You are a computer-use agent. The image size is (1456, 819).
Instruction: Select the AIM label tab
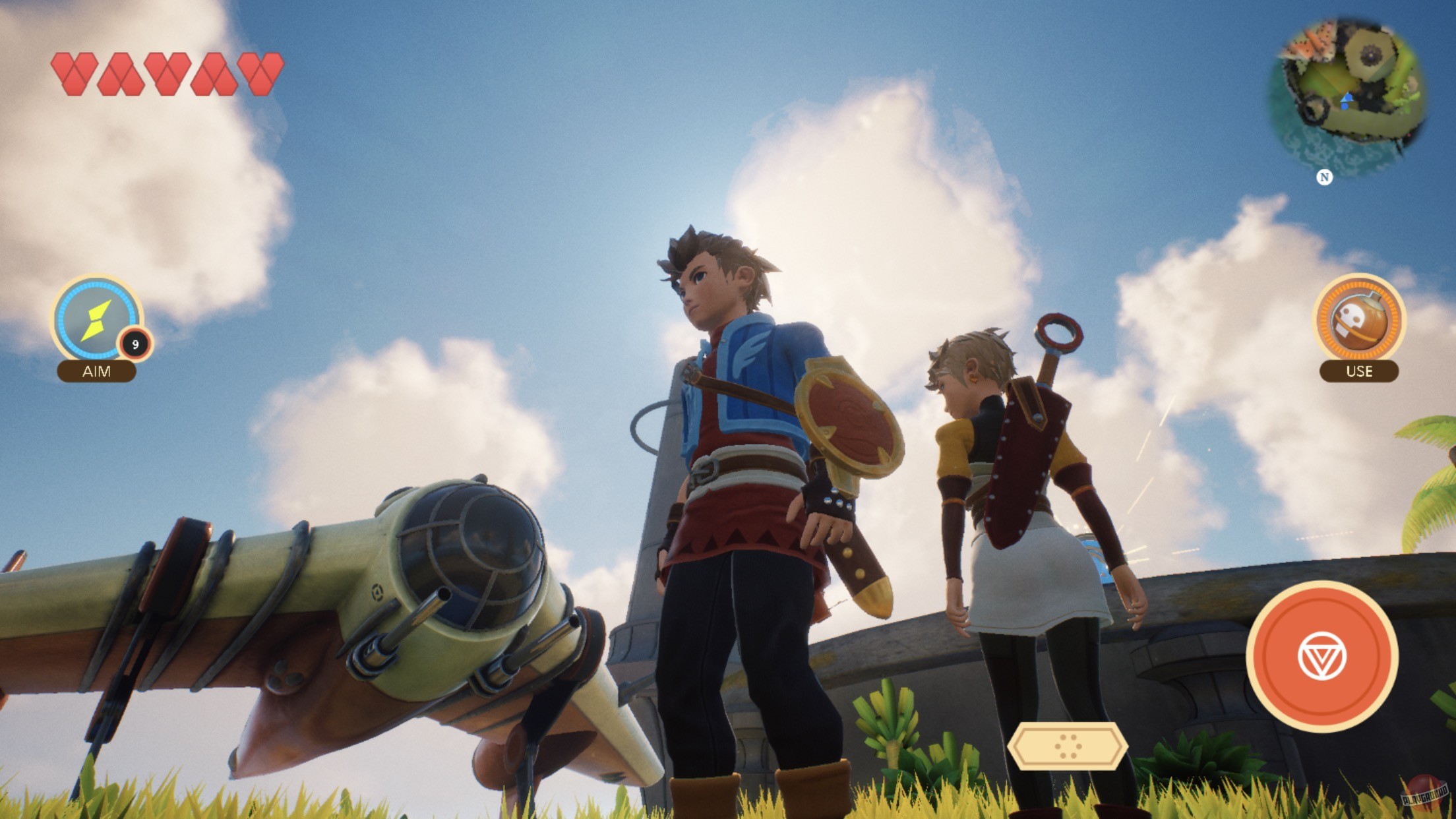[98, 371]
